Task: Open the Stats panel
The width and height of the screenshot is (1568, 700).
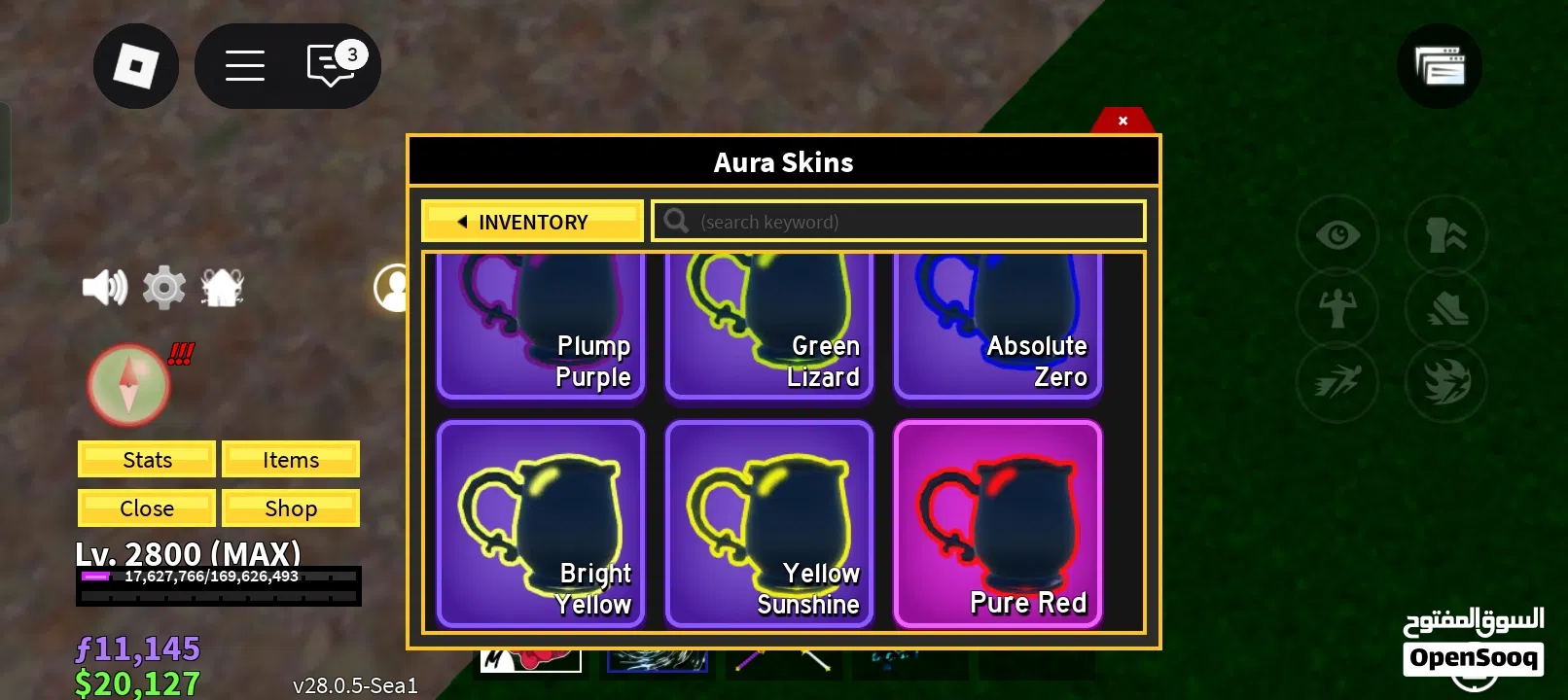Action: point(147,460)
